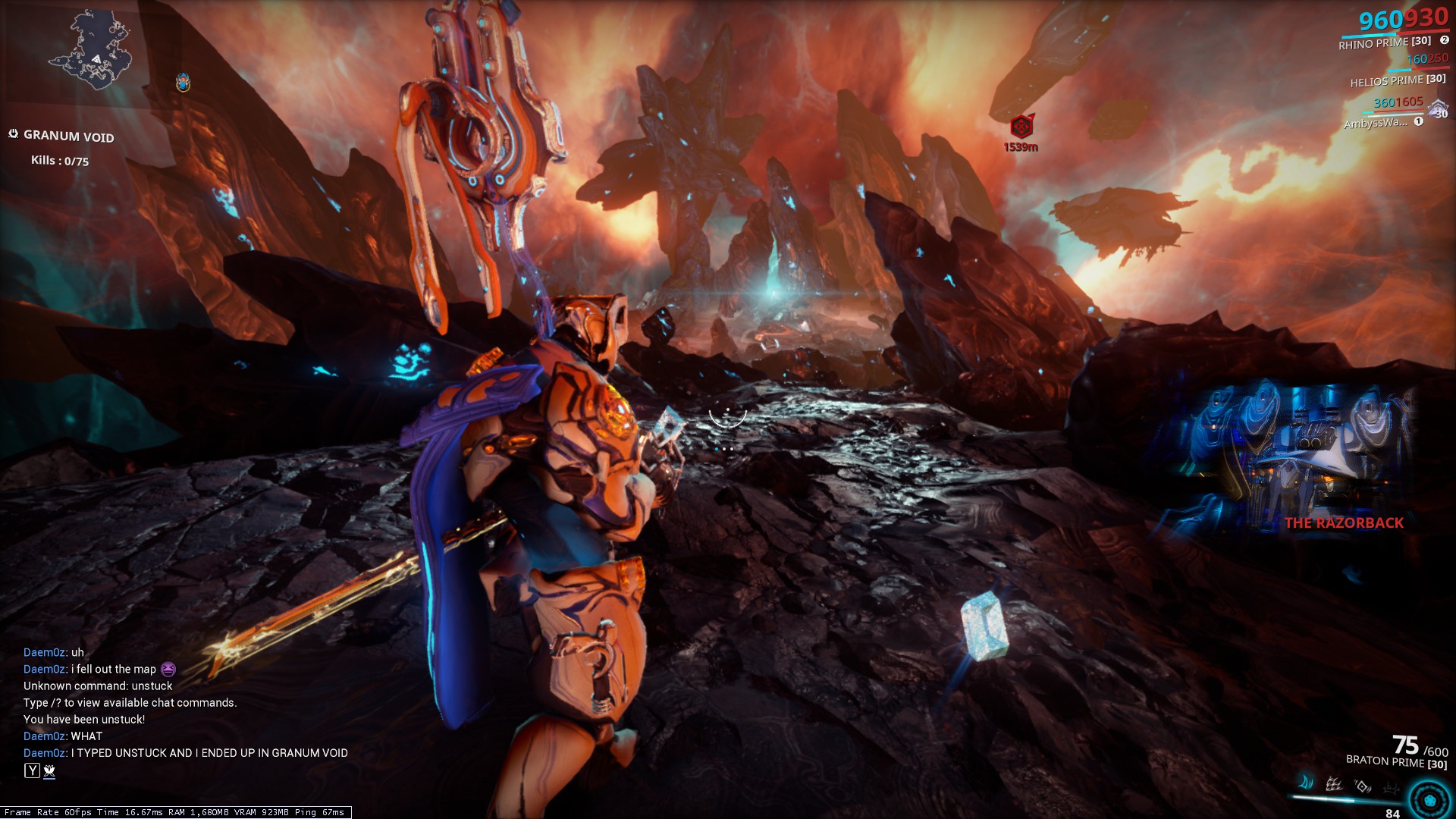Click AmbyssWa's rank 30 emblem icon
The height and width of the screenshot is (819, 1456).
(1438, 109)
